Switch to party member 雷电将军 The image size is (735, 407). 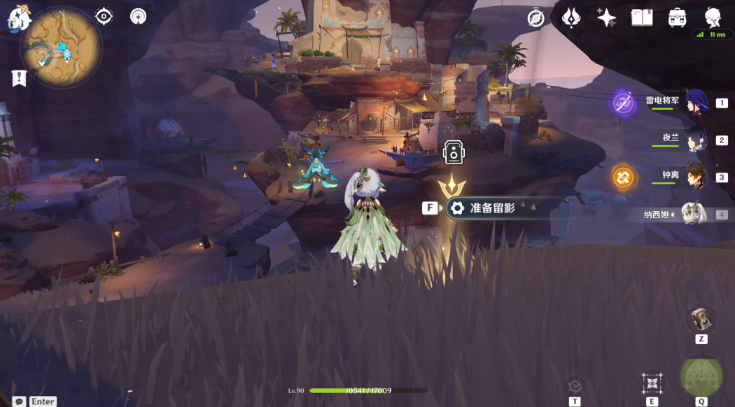click(x=695, y=102)
